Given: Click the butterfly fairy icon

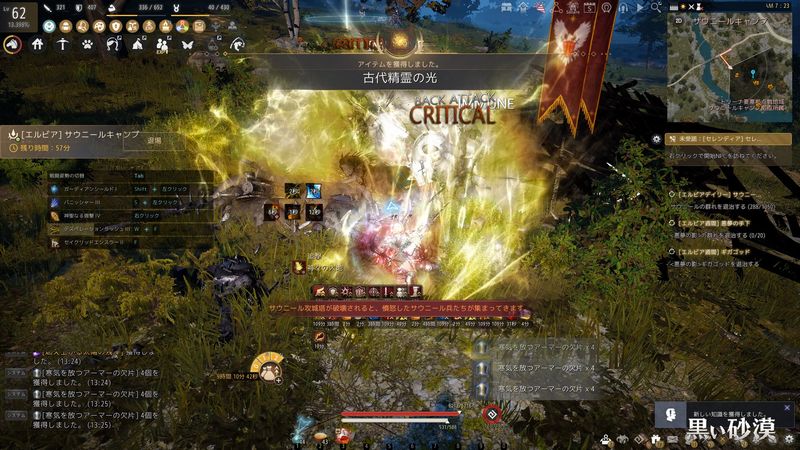Looking at the screenshot, I should point(186,44).
